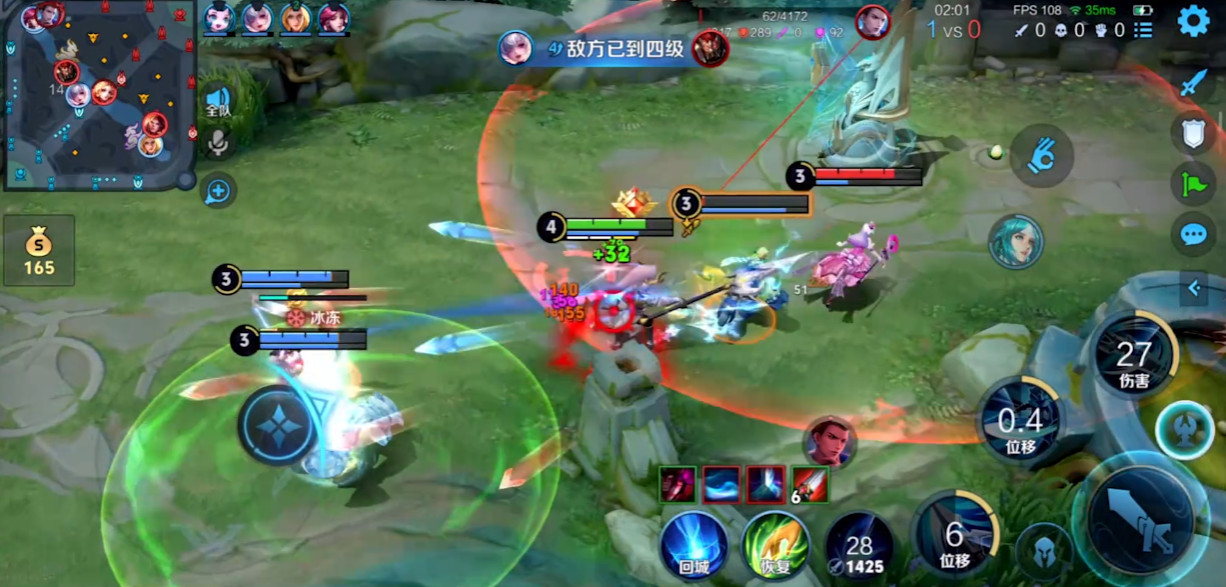Open the minimap
This screenshot has width=1226, height=587.
(x=98, y=95)
